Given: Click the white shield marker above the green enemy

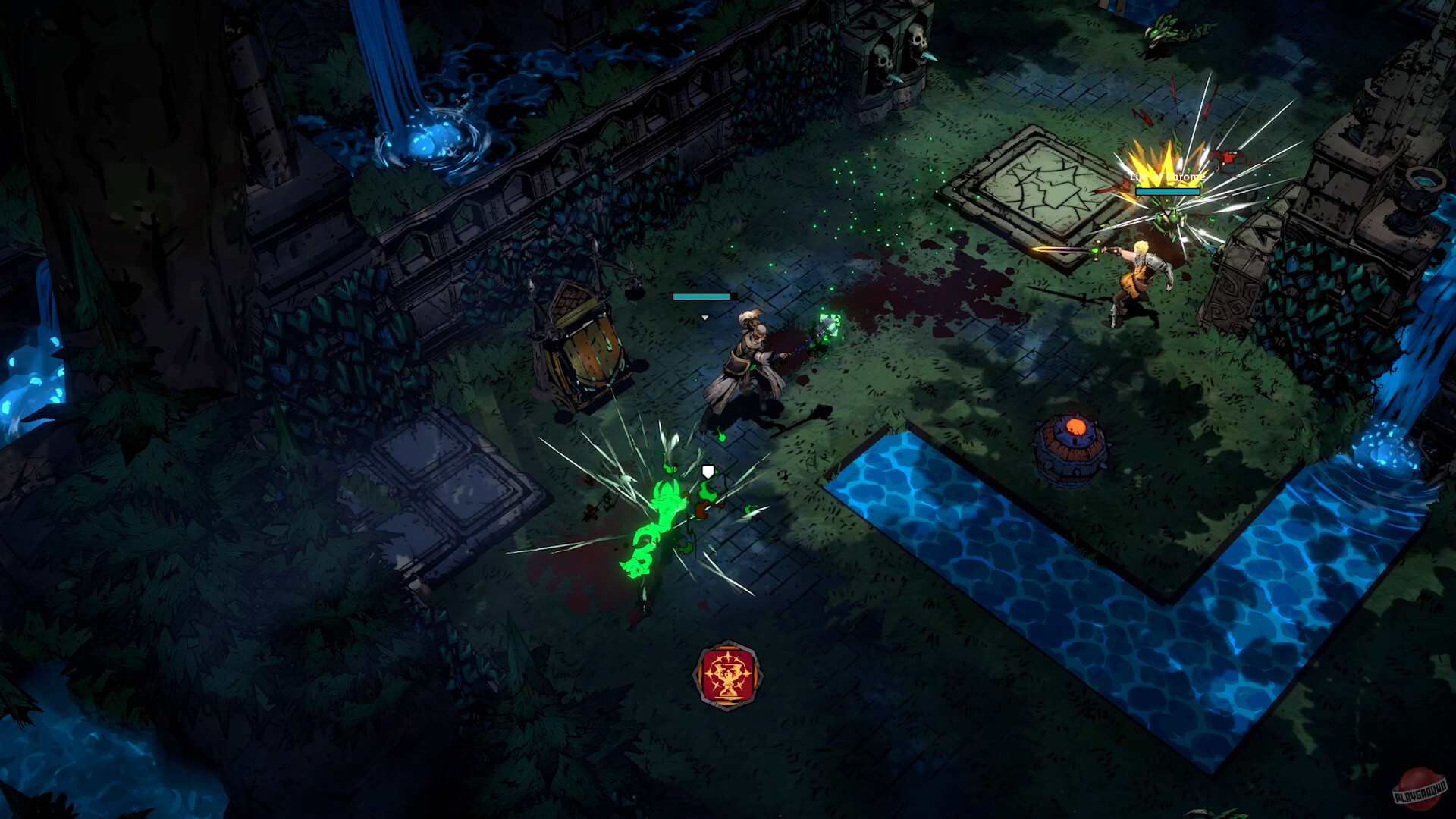Looking at the screenshot, I should [x=706, y=469].
